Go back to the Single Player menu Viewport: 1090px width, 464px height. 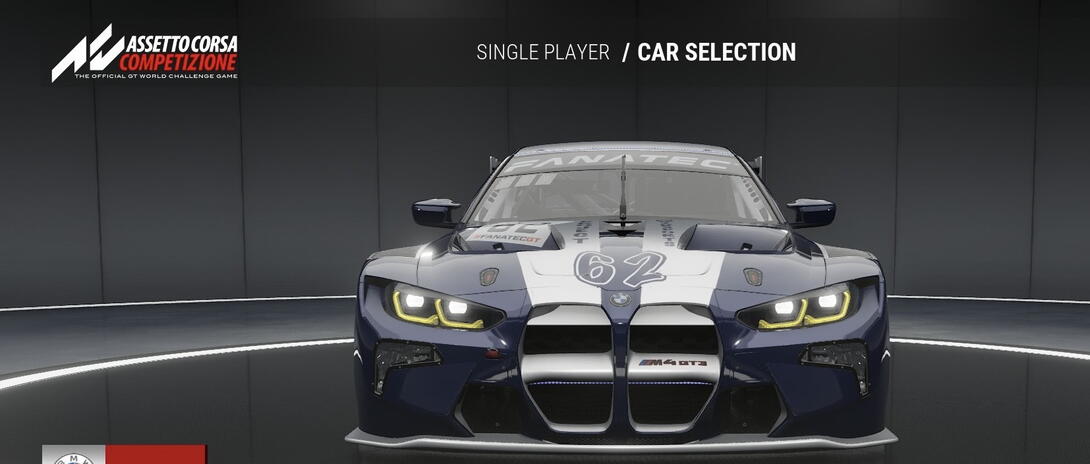[x=543, y=53]
